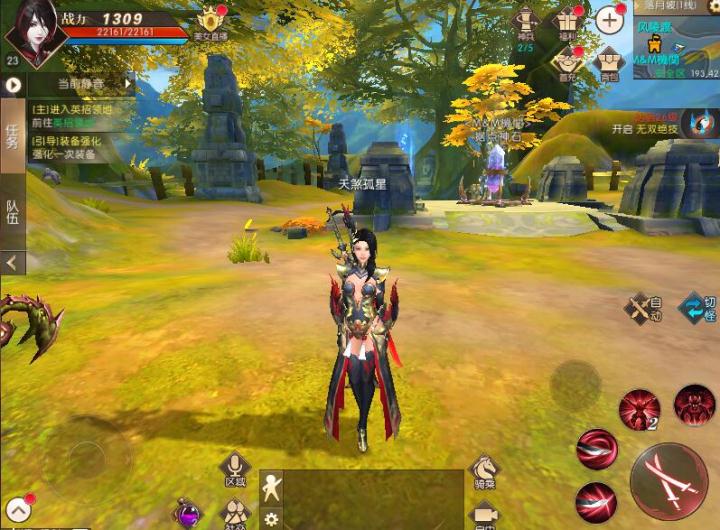Click the round plus button
Image resolution: width=720 pixels, height=530 pixels.
click(609, 20)
